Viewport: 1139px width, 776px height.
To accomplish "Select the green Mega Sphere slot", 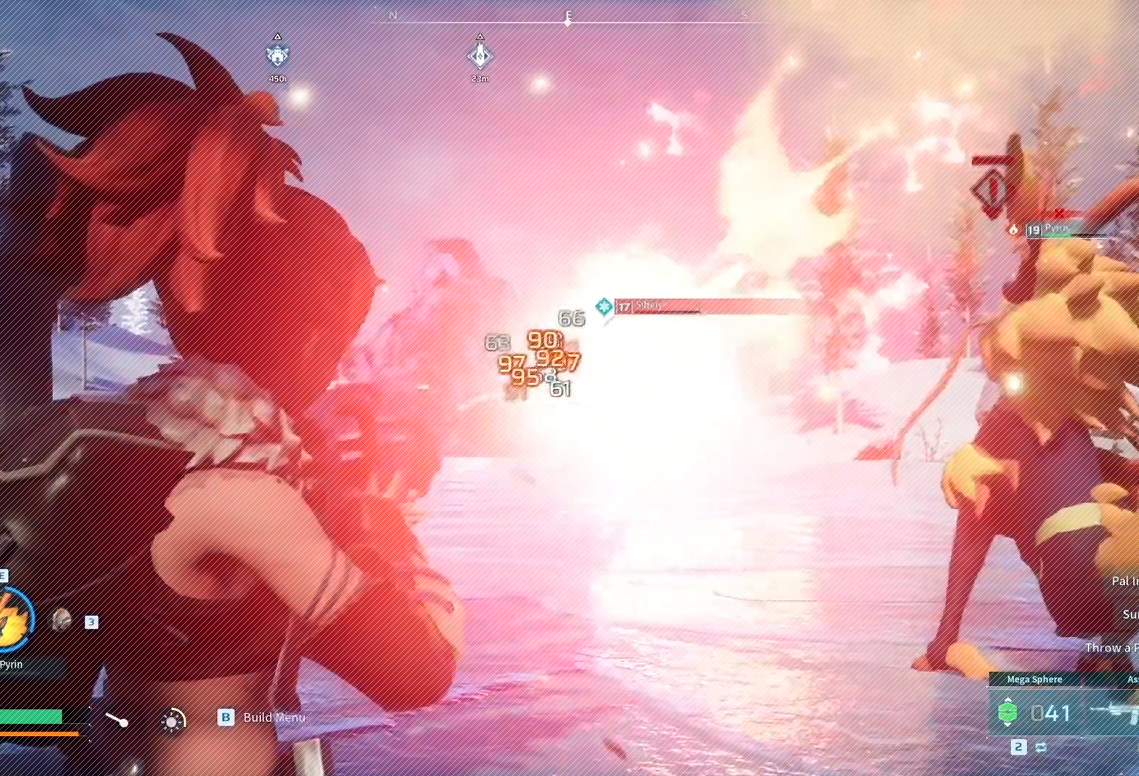I will pyautogui.click(x=1009, y=712).
